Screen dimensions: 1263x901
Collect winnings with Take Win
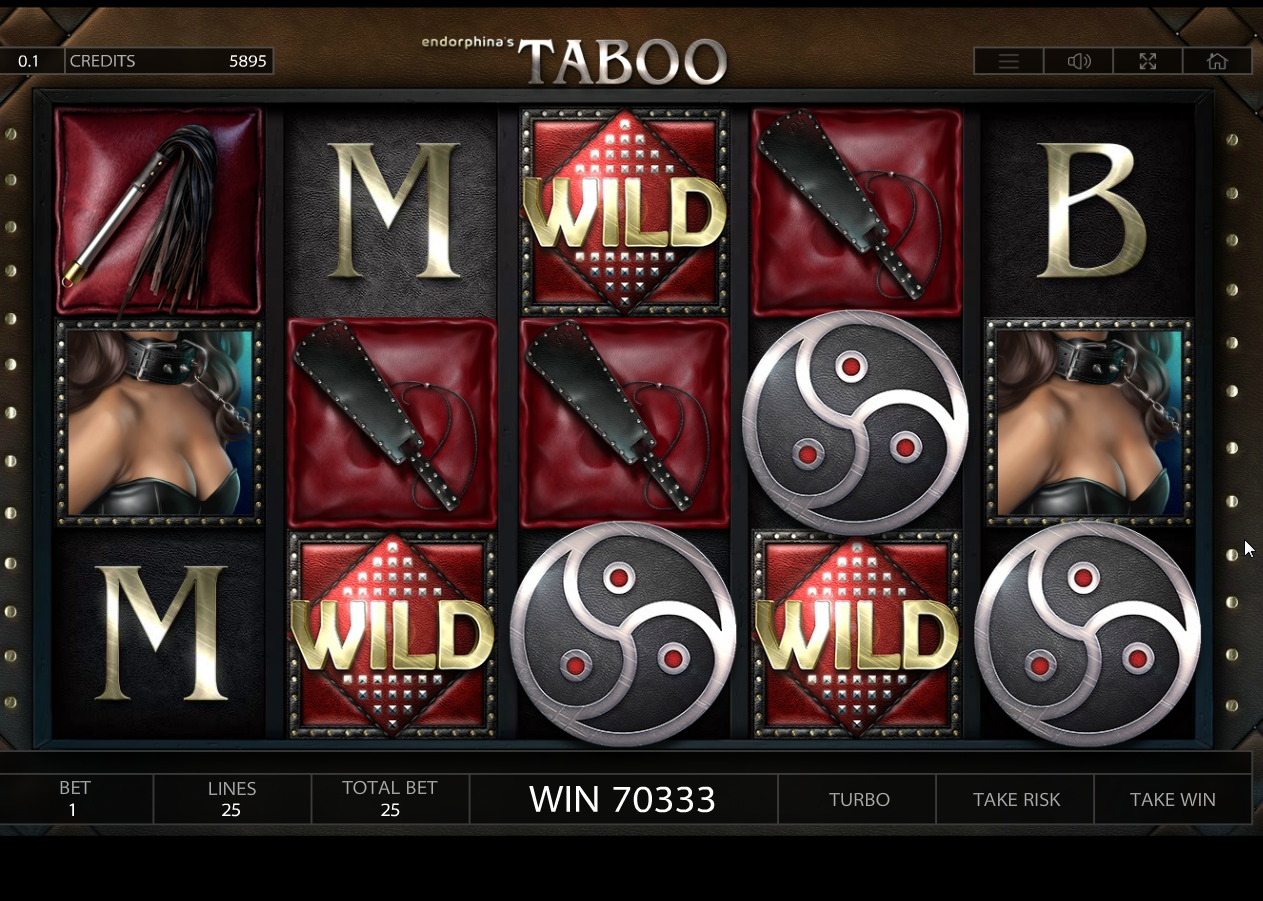[1173, 799]
